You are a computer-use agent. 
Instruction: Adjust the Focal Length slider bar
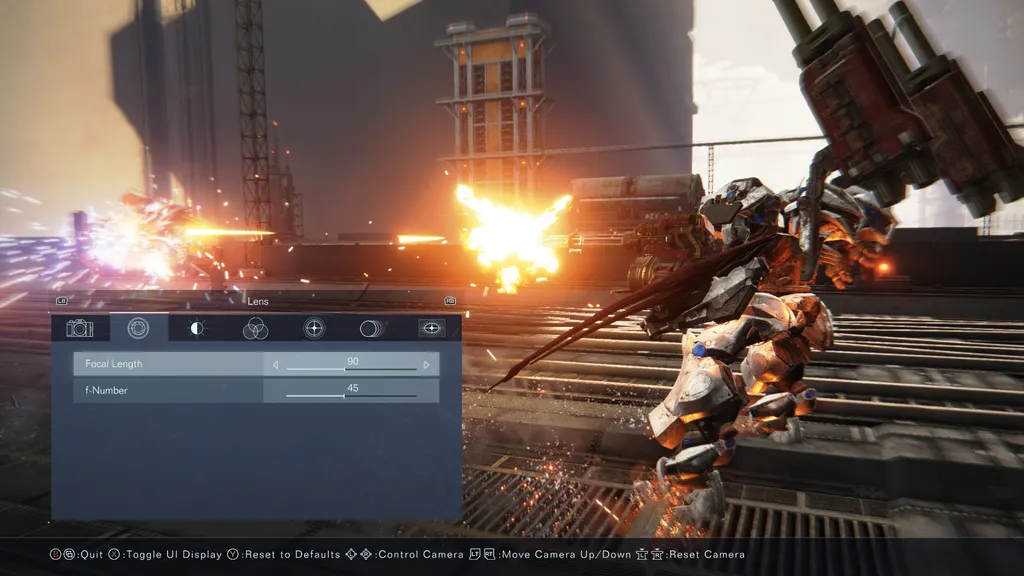click(x=351, y=369)
